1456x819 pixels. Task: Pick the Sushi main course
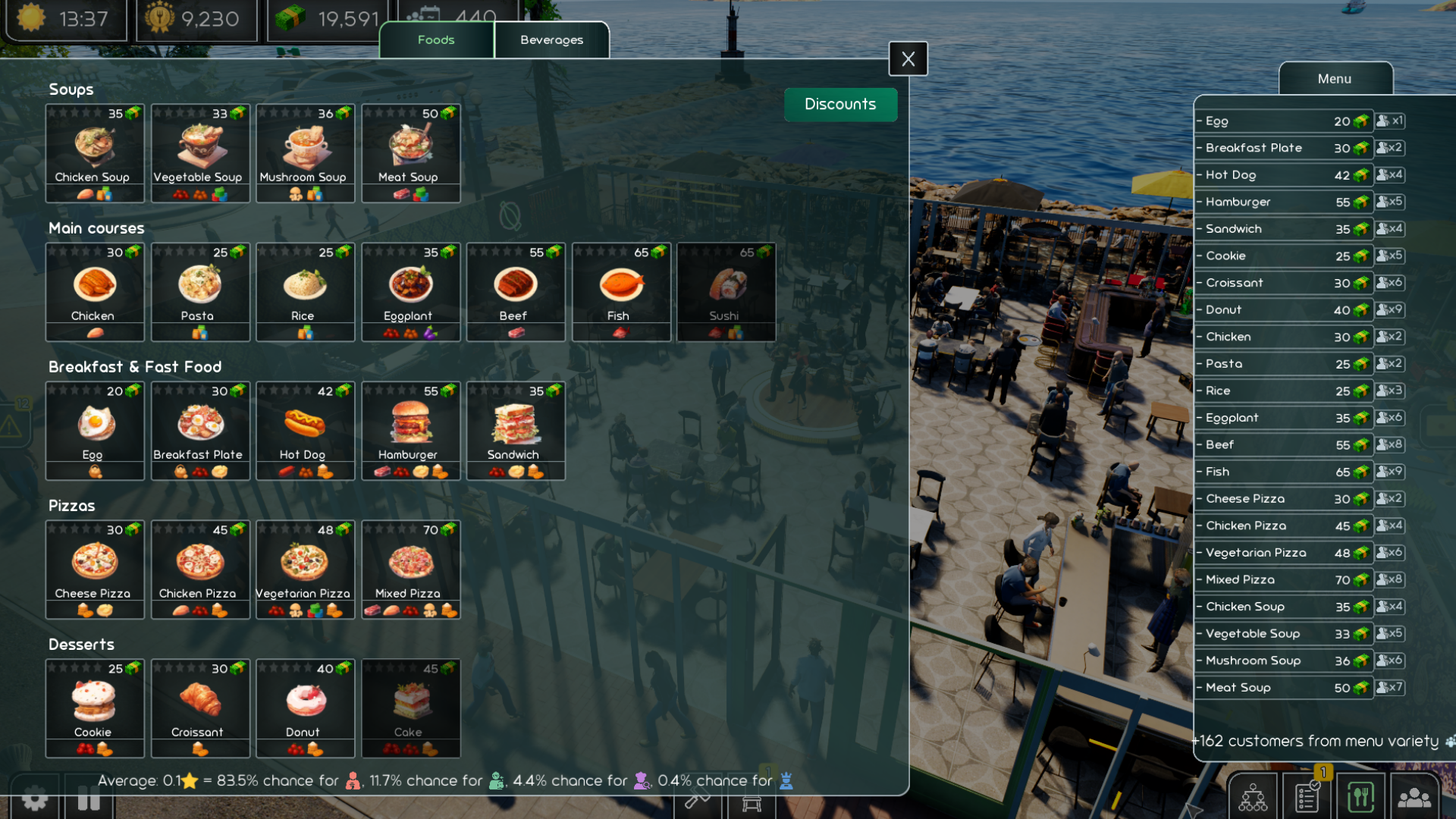[x=726, y=292]
